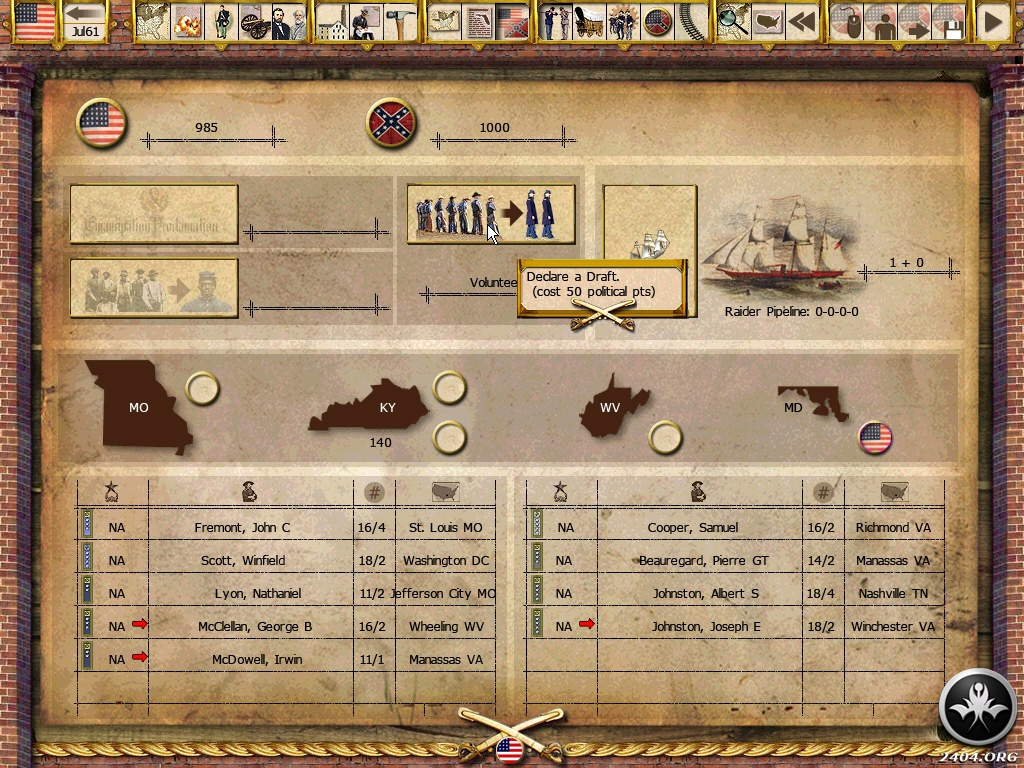Image resolution: width=1024 pixels, height=768 pixels.
Task: Click the double left arrow rewind button
Action: (x=801, y=22)
